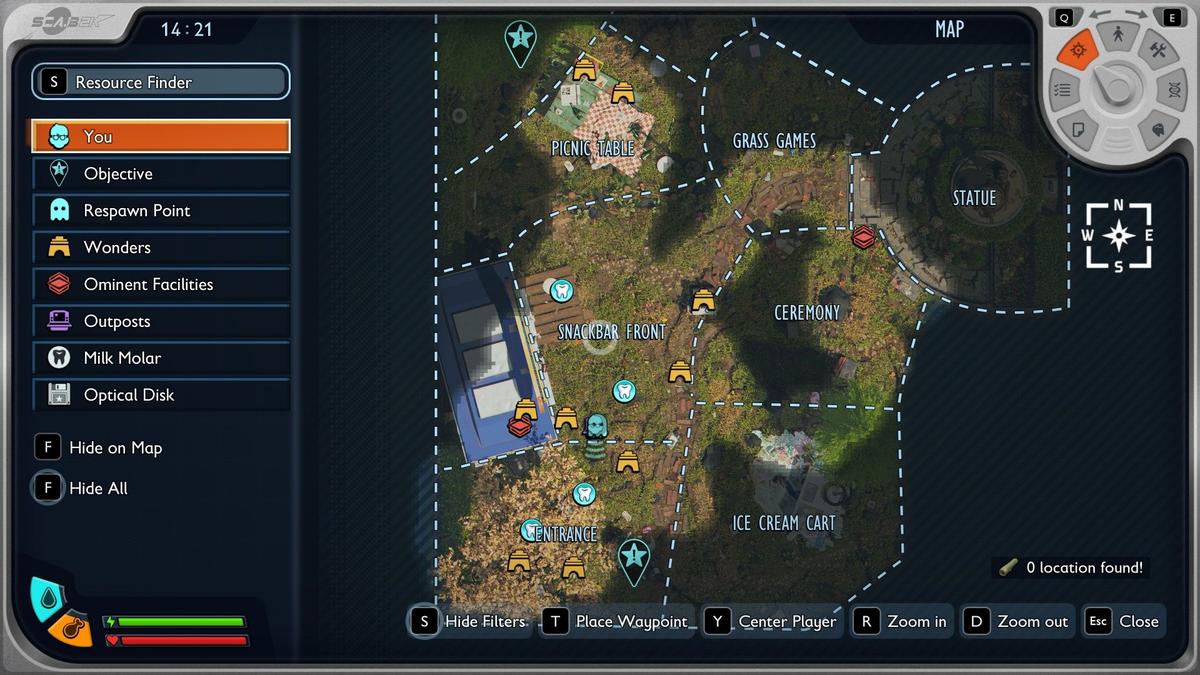Viewport: 1200px width, 675px height.
Task: Select the Optical Disk filter
Action: (161, 395)
